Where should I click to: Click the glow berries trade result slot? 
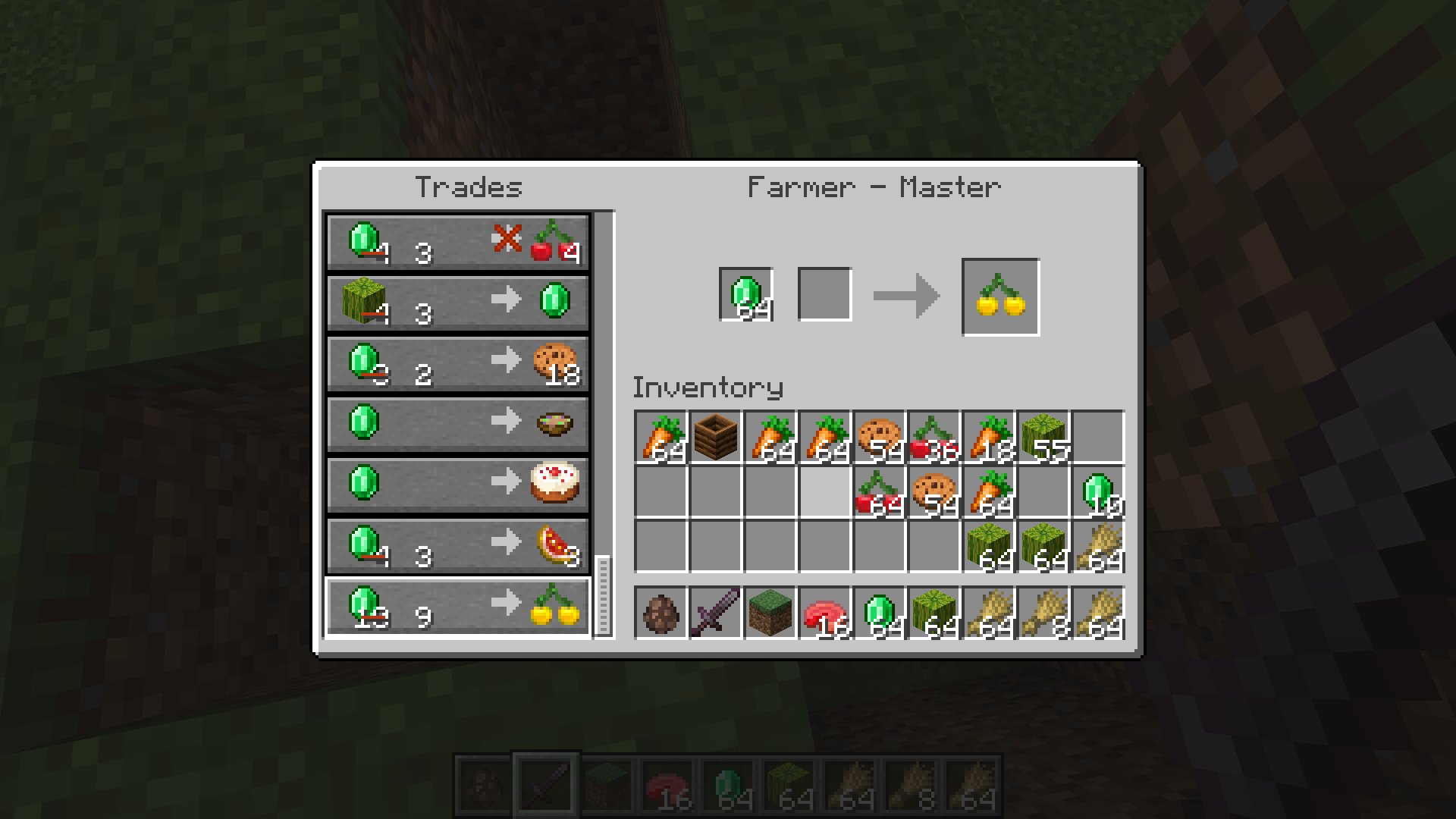[x=999, y=295]
